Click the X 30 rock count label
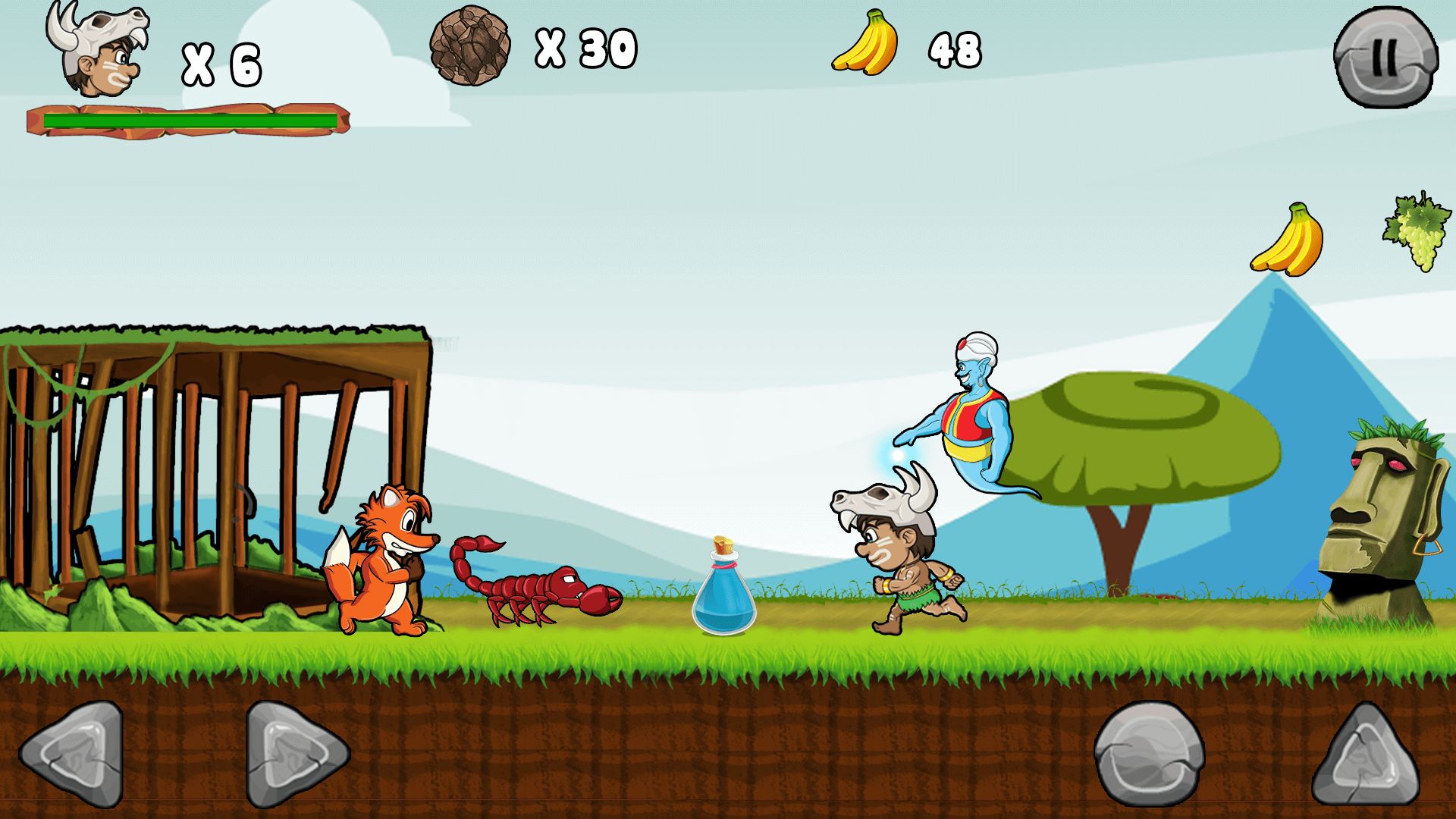 tap(588, 49)
